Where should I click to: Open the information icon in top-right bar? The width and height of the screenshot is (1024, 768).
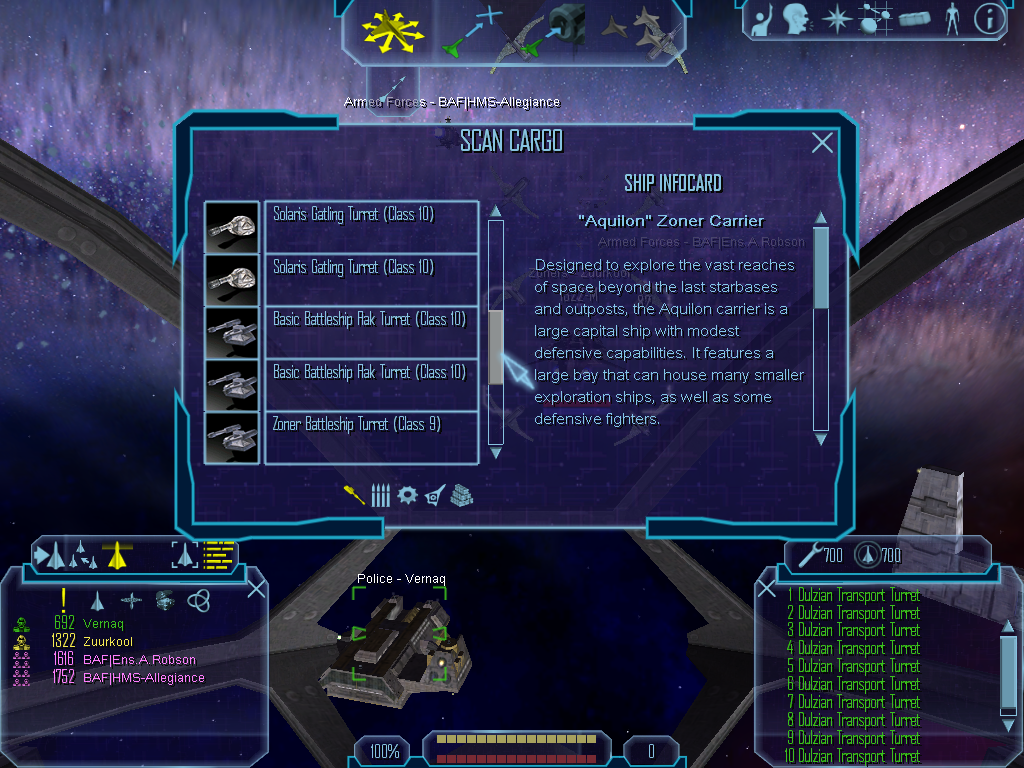989,18
